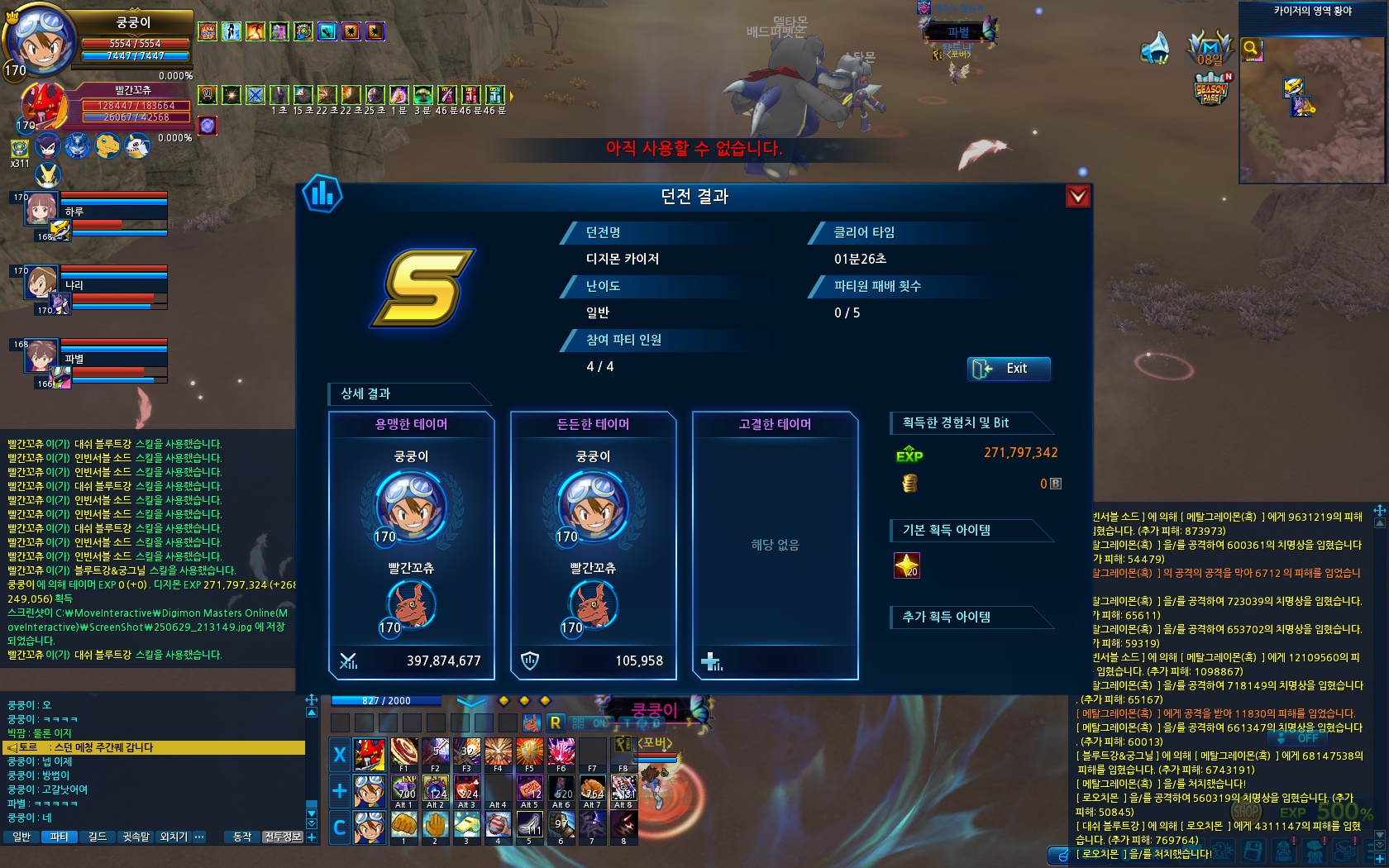Close the dungeon result window
This screenshot has width=1389, height=868.
click(x=1077, y=196)
